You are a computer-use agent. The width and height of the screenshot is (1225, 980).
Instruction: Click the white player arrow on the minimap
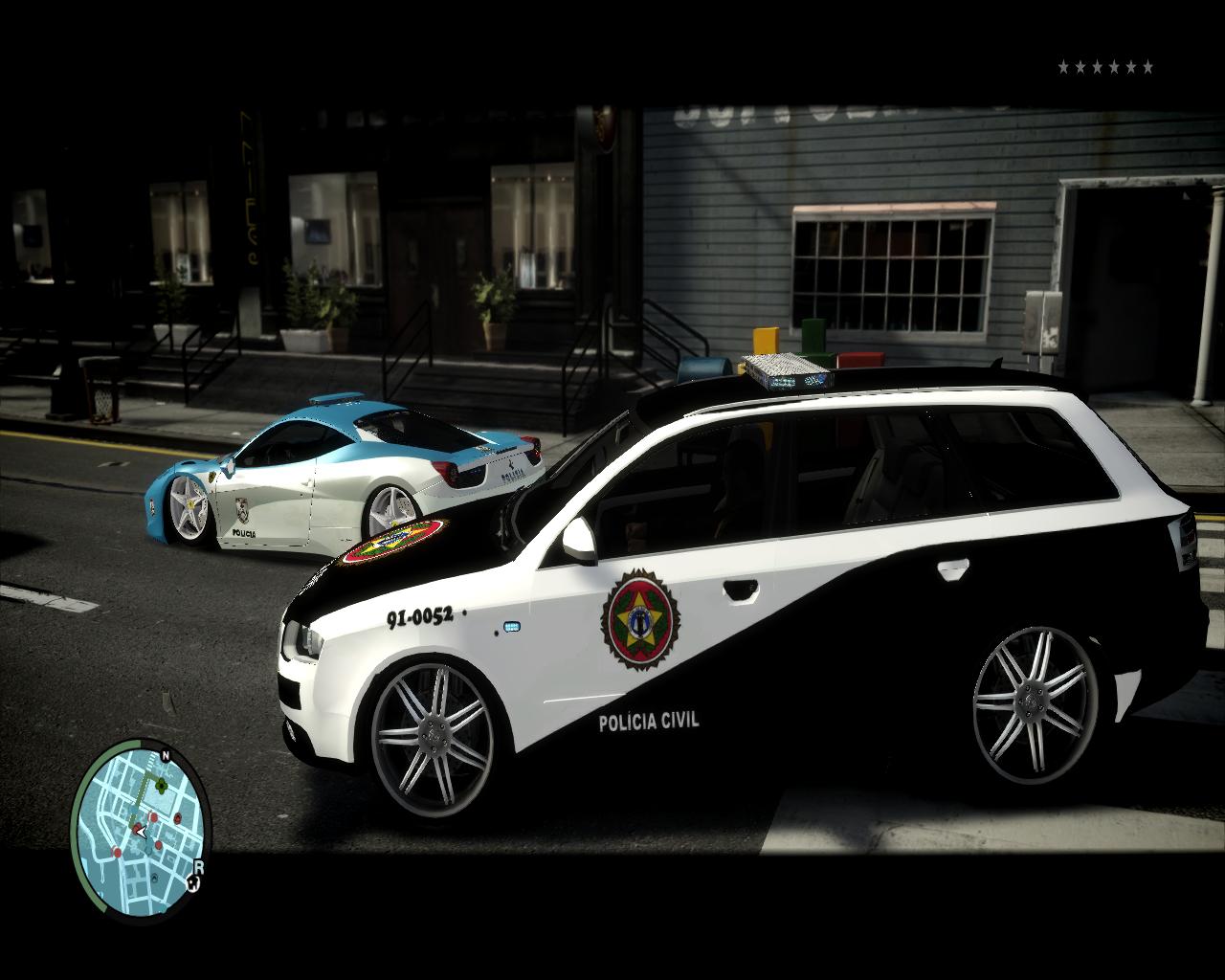[142, 833]
